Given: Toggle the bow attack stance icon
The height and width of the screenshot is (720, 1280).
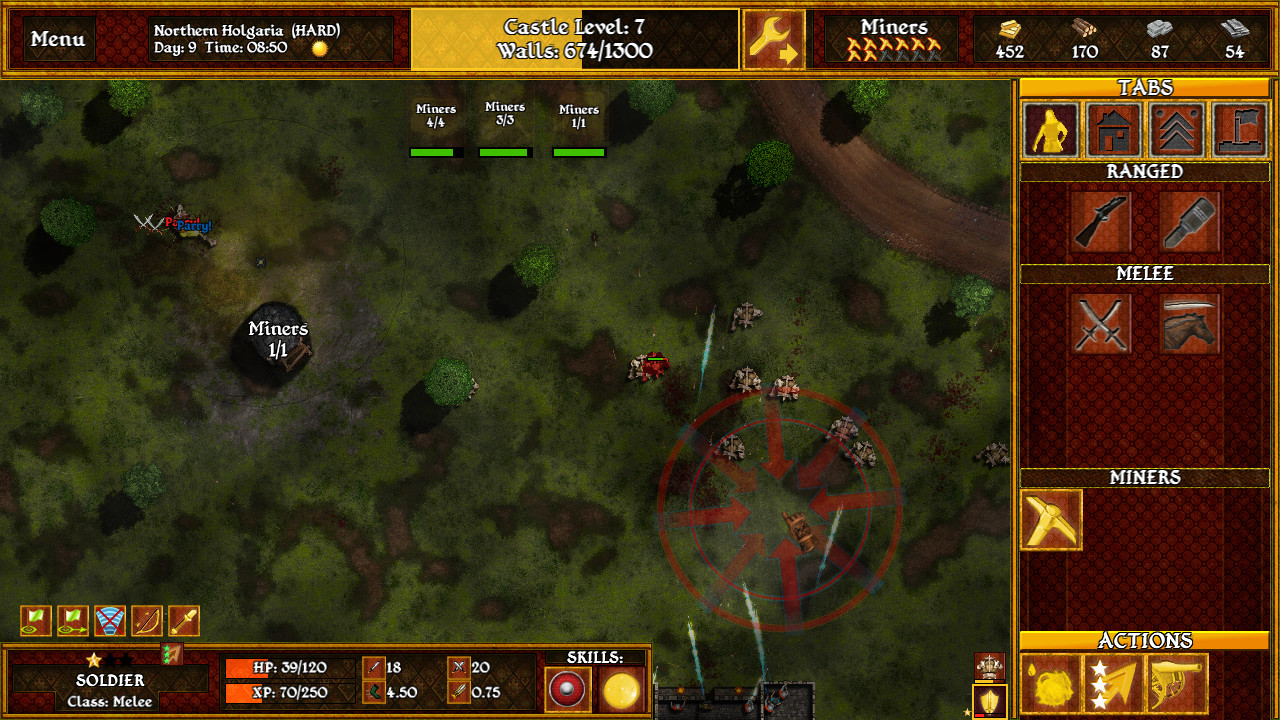Looking at the screenshot, I should (x=146, y=620).
